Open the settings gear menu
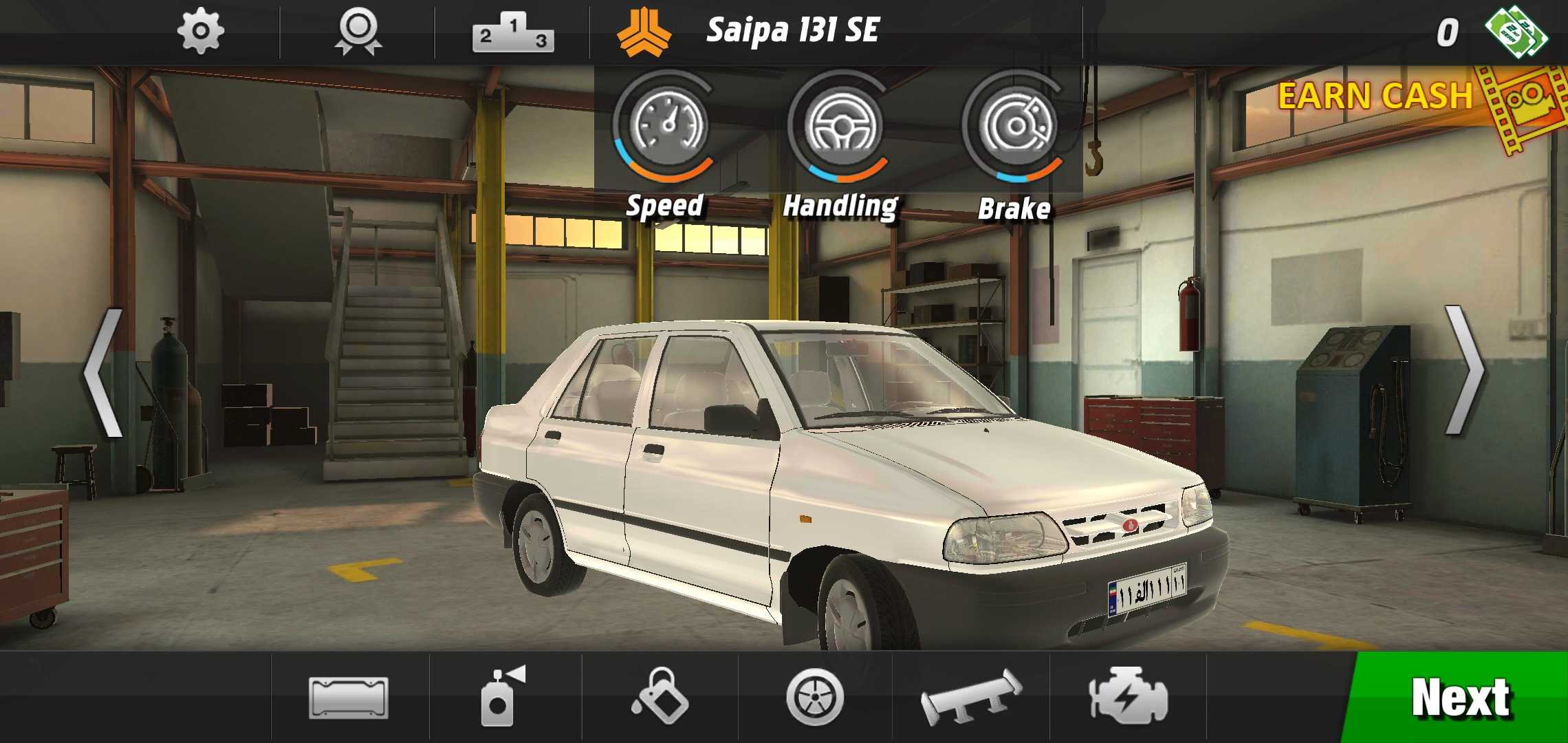 pos(200,32)
